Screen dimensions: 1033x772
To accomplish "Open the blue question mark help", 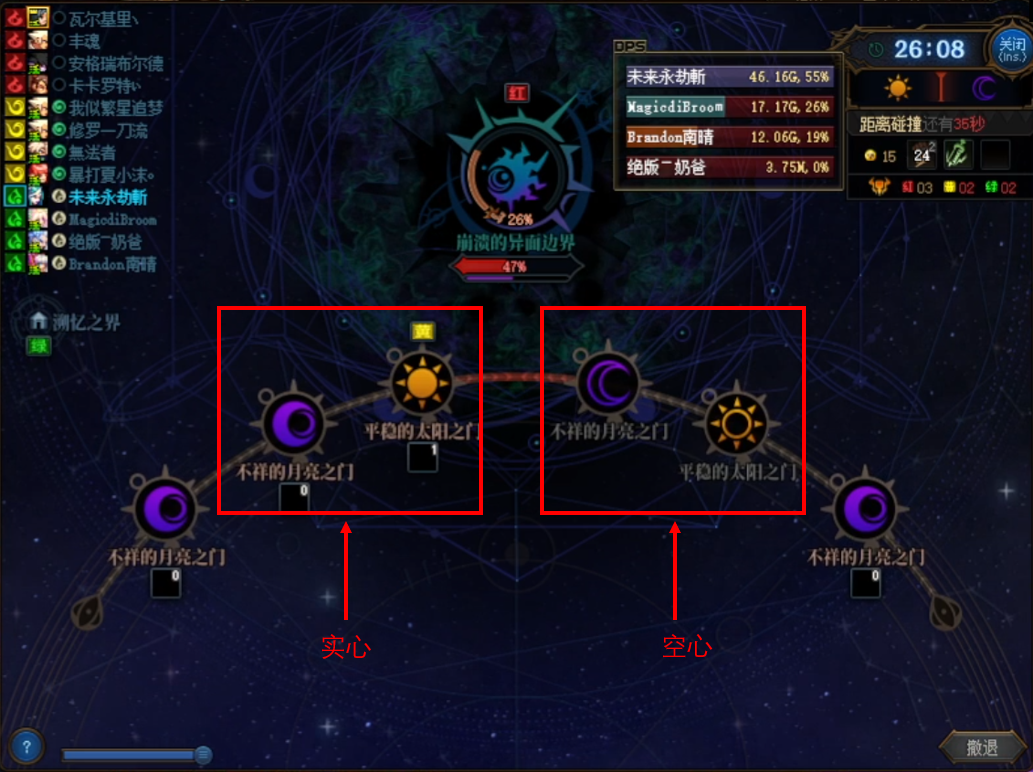I will click(x=26, y=746).
